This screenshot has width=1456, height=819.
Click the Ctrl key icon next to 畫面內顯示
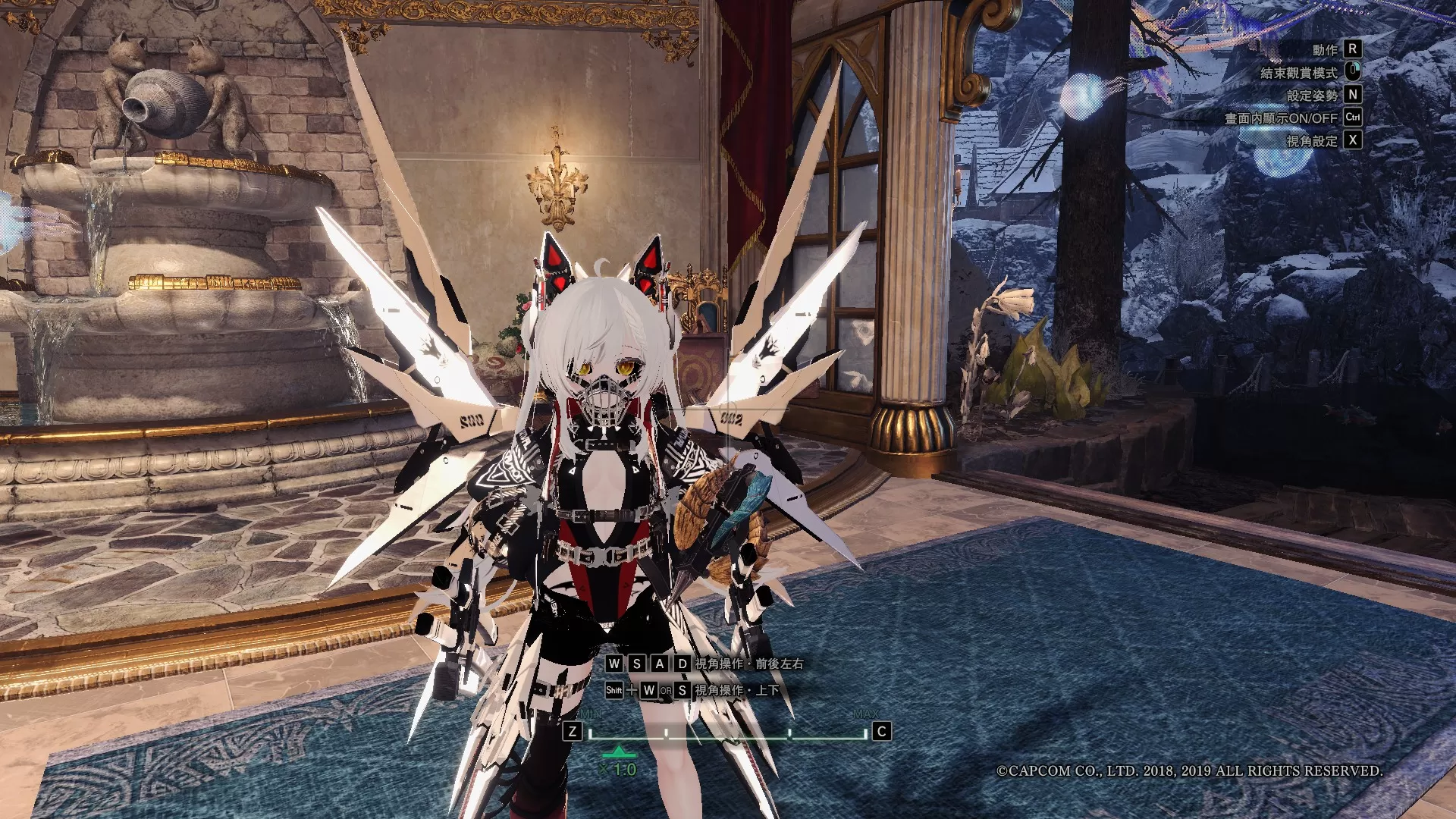click(x=1353, y=118)
